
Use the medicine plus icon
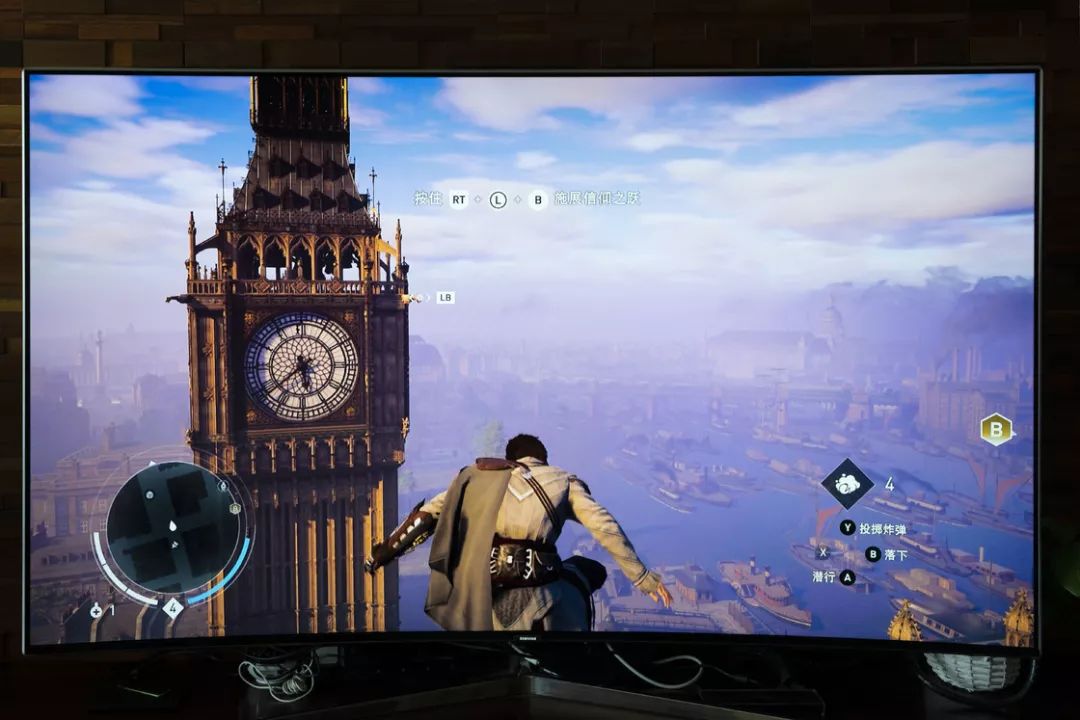(96, 610)
